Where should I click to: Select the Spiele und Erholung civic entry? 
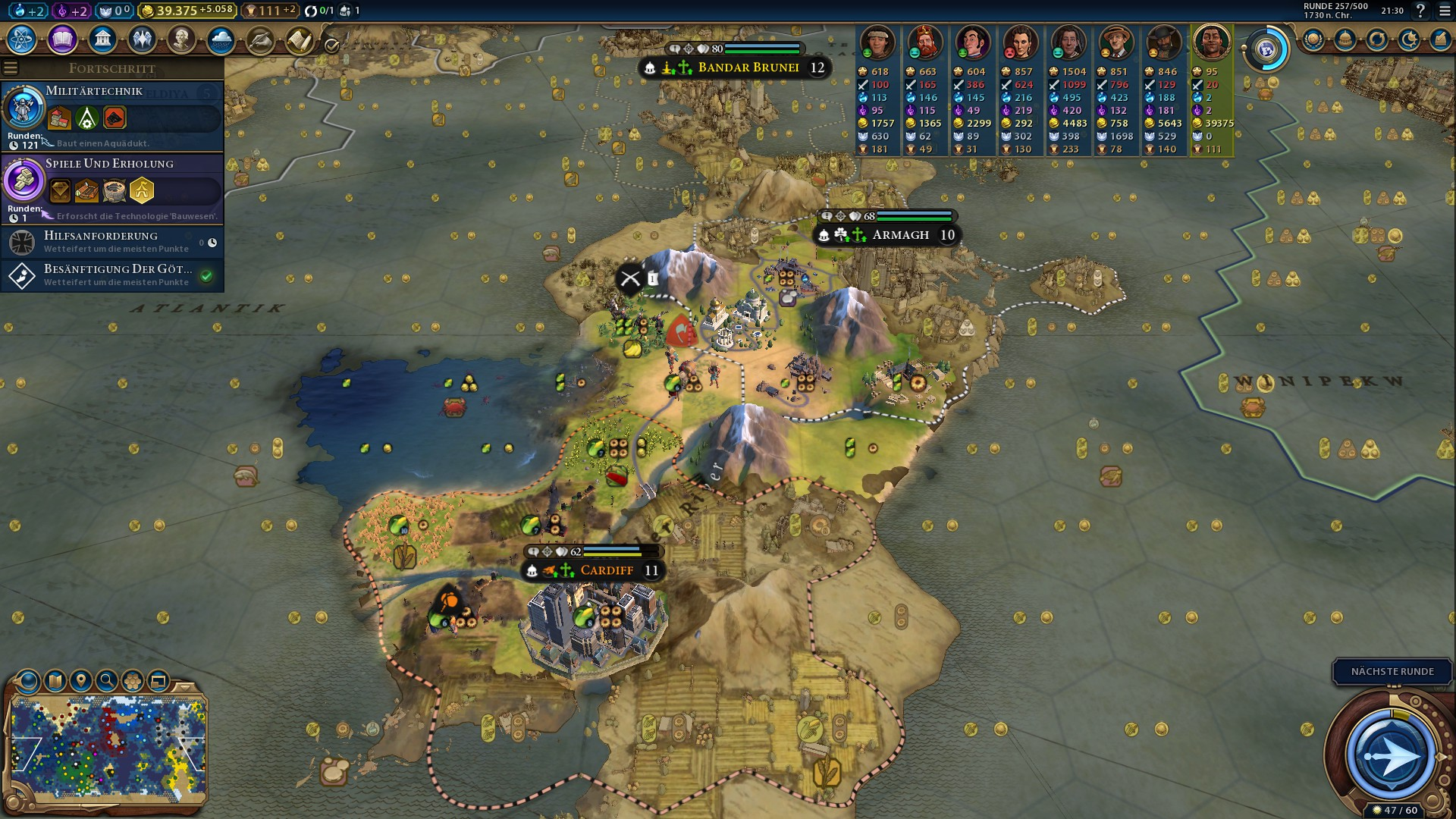click(112, 188)
